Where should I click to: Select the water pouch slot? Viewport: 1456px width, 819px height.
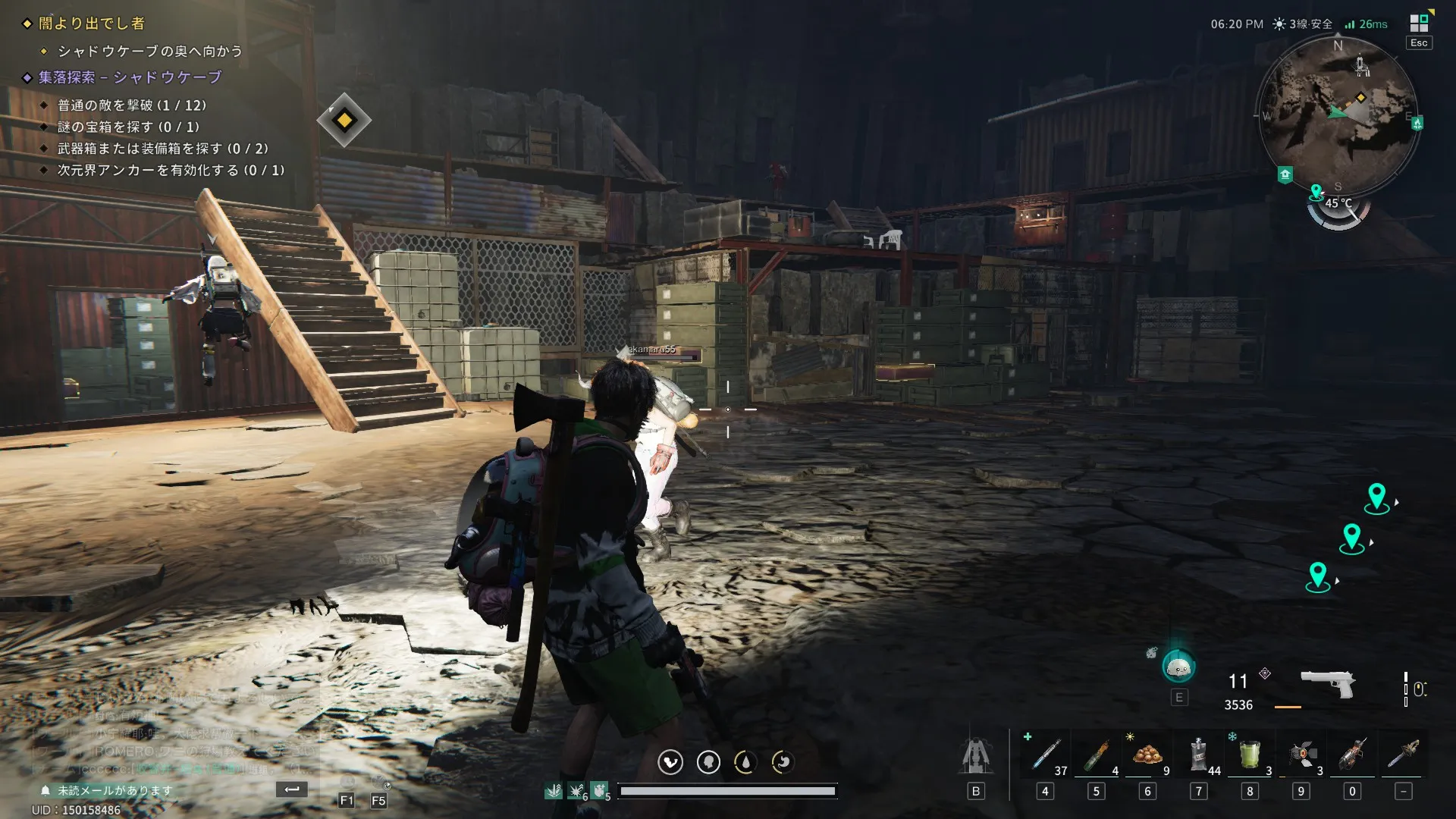click(1198, 755)
